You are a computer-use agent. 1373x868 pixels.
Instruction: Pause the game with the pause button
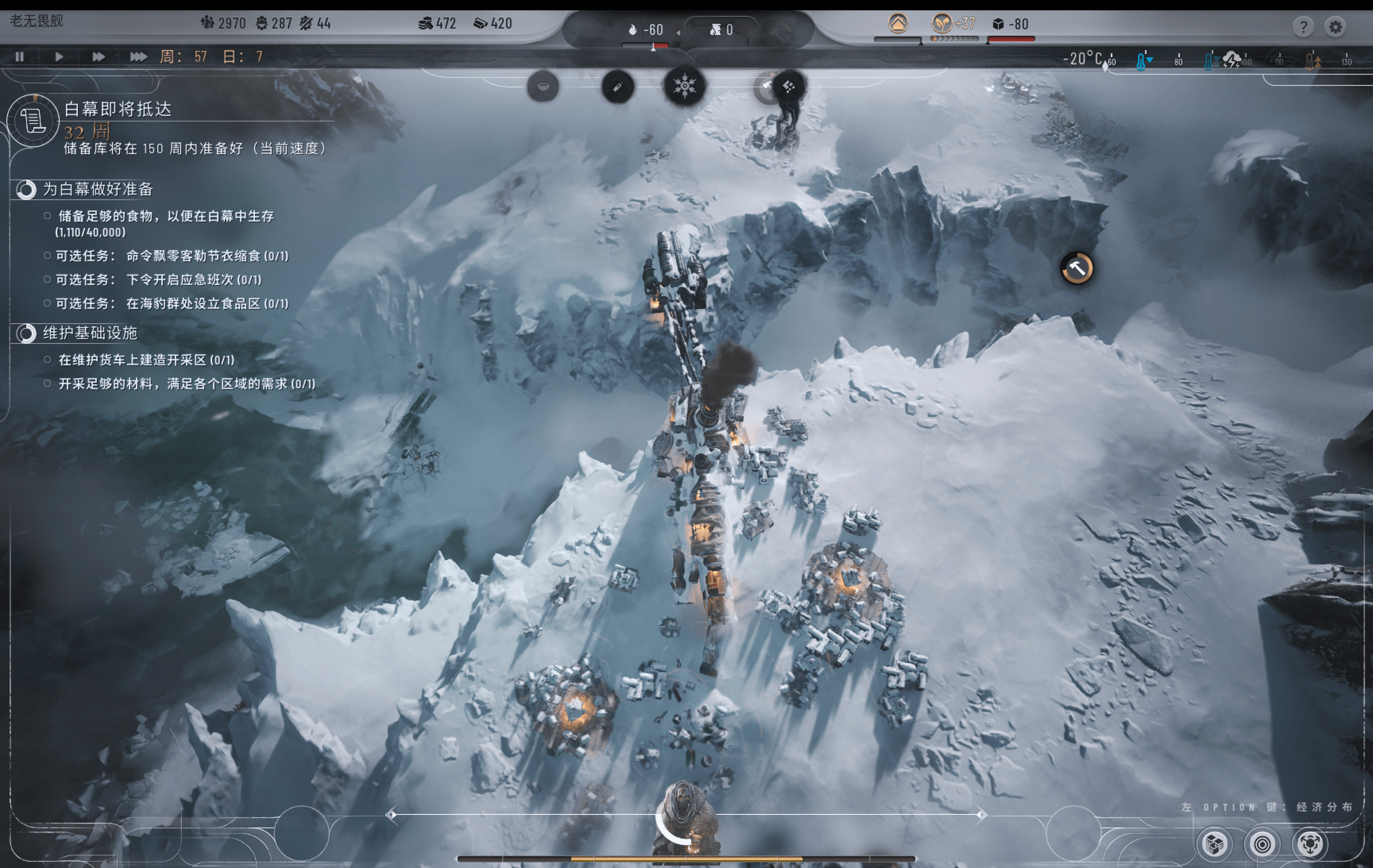(x=20, y=57)
